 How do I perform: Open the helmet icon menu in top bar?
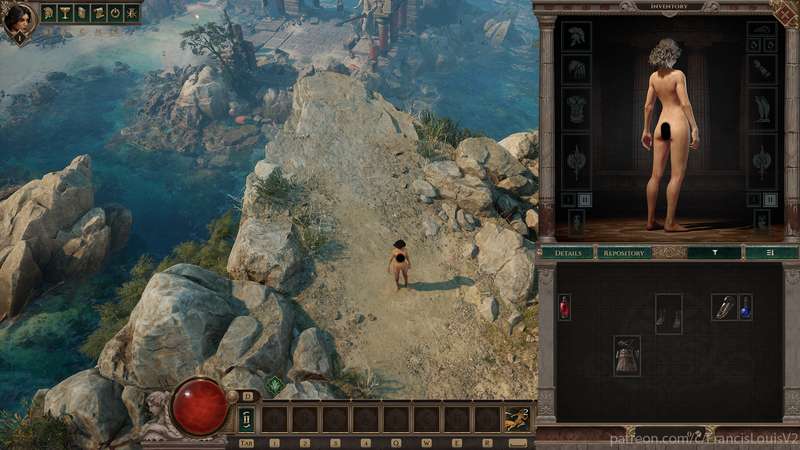[48, 13]
